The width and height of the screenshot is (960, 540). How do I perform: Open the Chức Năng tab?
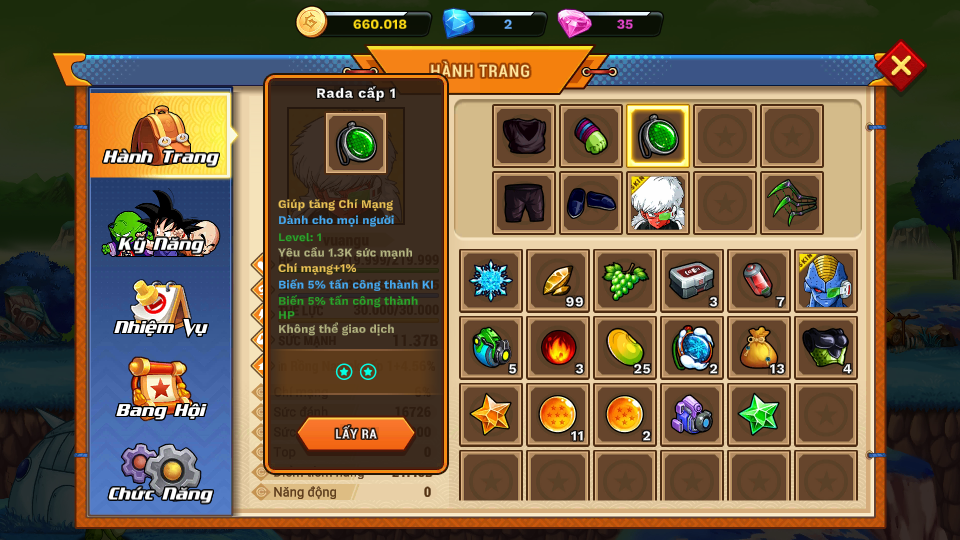(160, 473)
